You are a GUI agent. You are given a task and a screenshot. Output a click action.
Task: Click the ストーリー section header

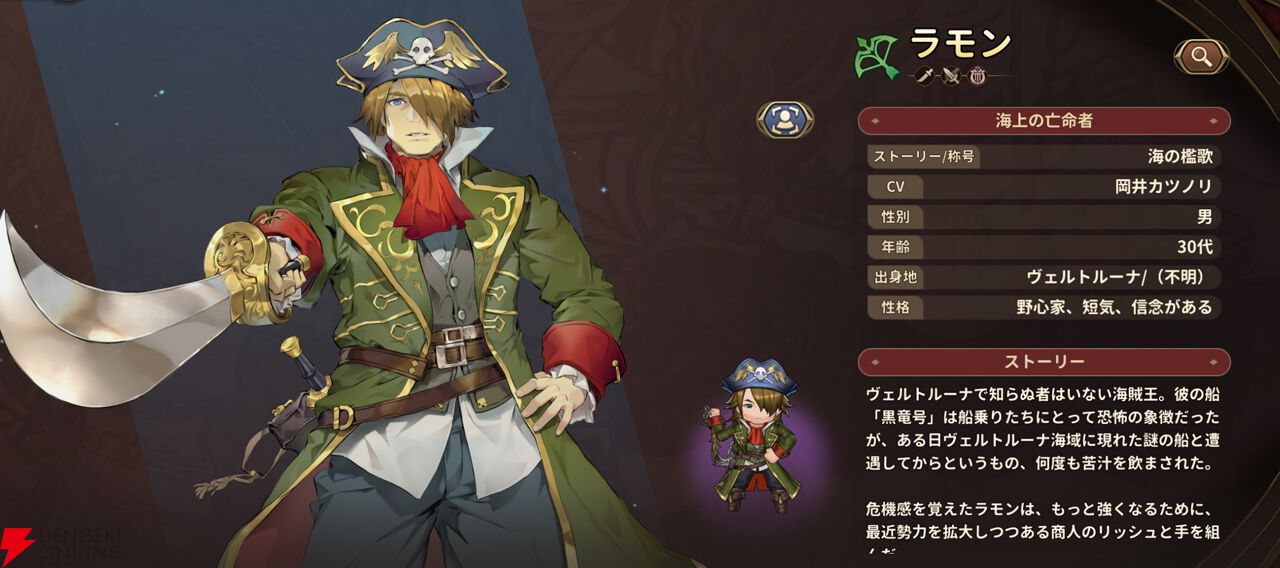click(1043, 361)
